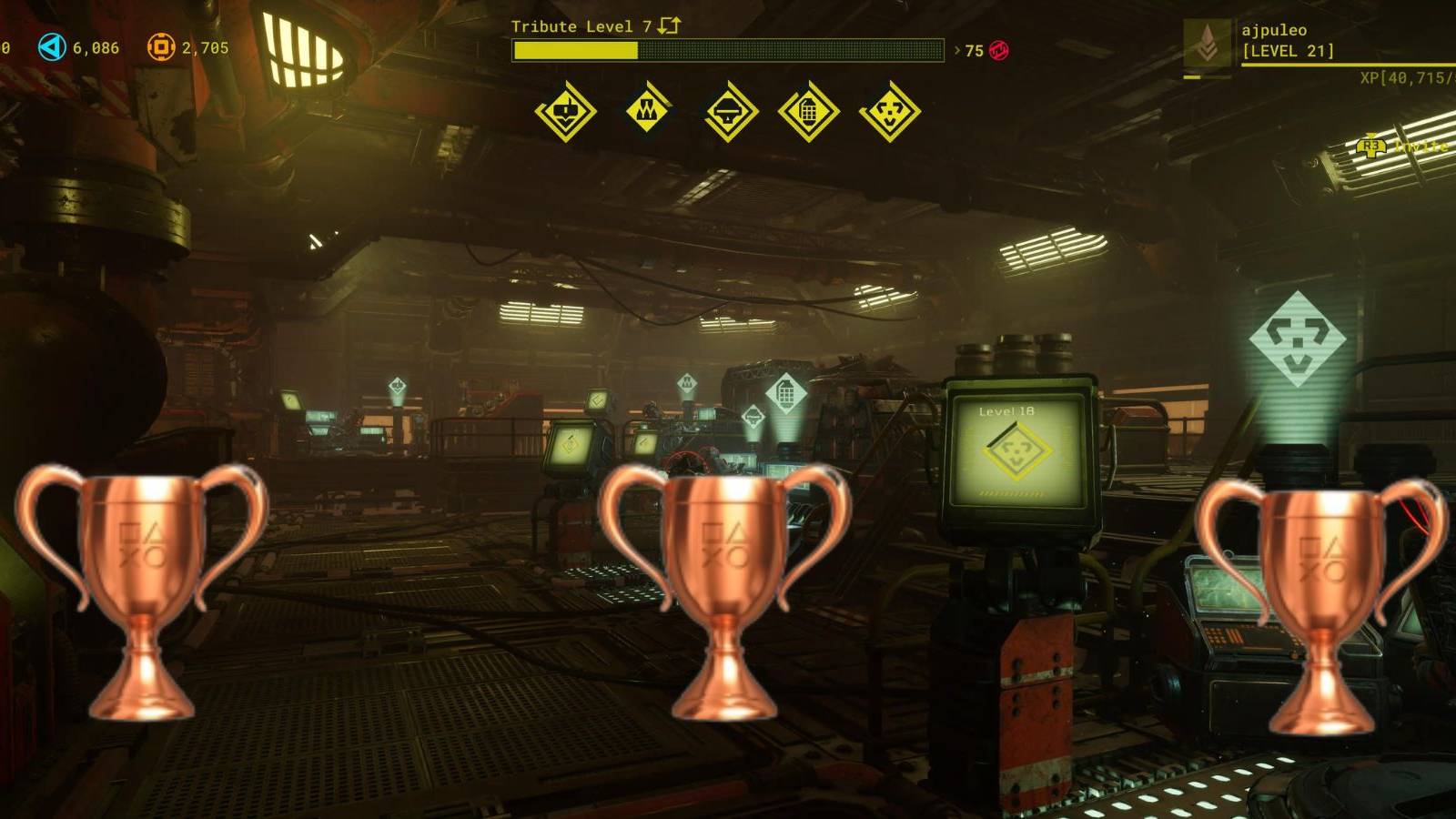Click the Tribute Level 7 label
Viewport: 1456px width, 819px height.
coord(582,27)
